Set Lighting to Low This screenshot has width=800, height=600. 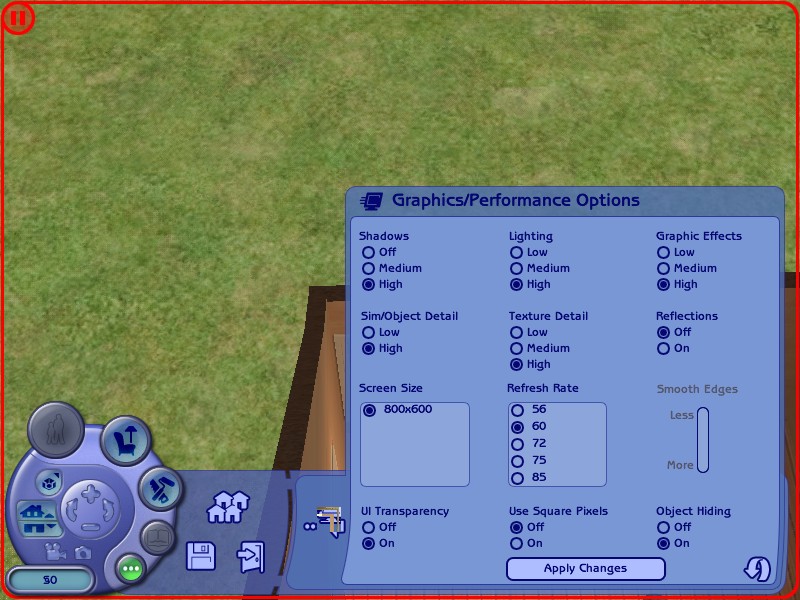(x=517, y=253)
